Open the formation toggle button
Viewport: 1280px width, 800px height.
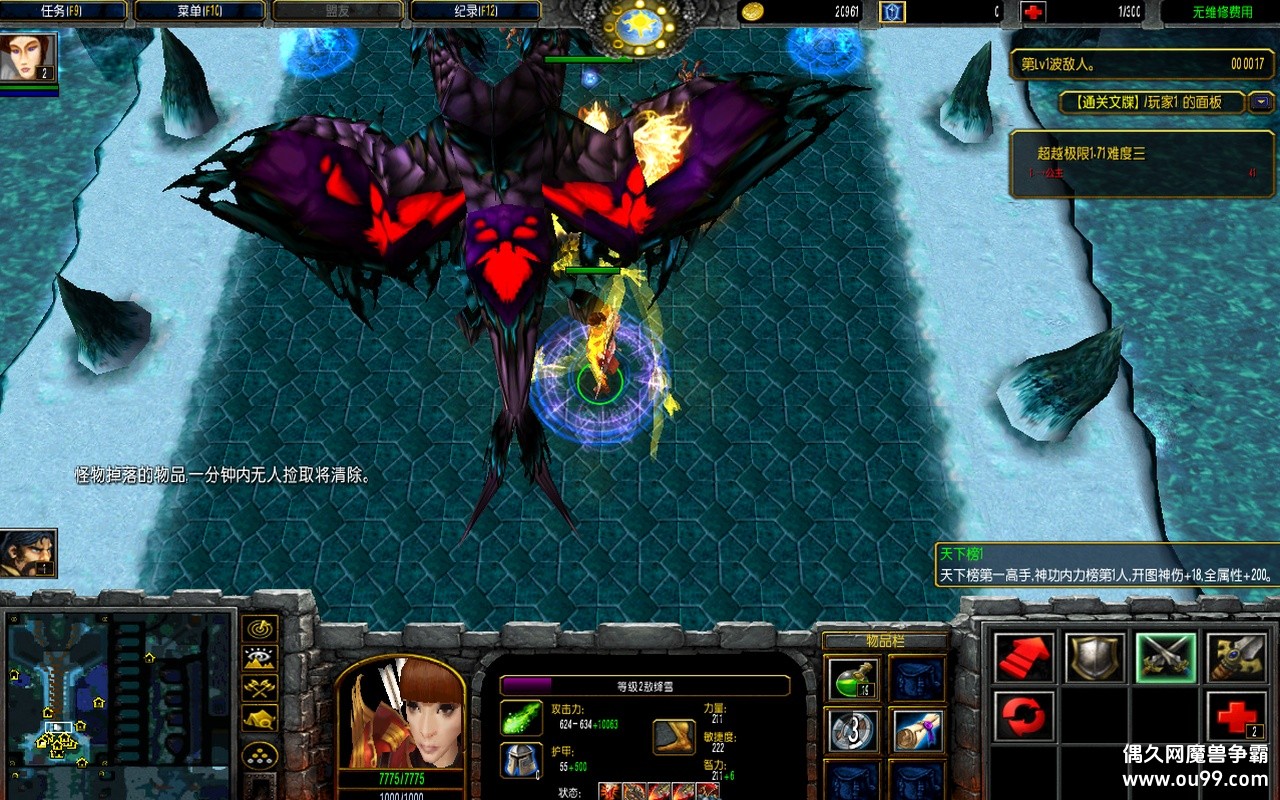(x=260, y=754)
